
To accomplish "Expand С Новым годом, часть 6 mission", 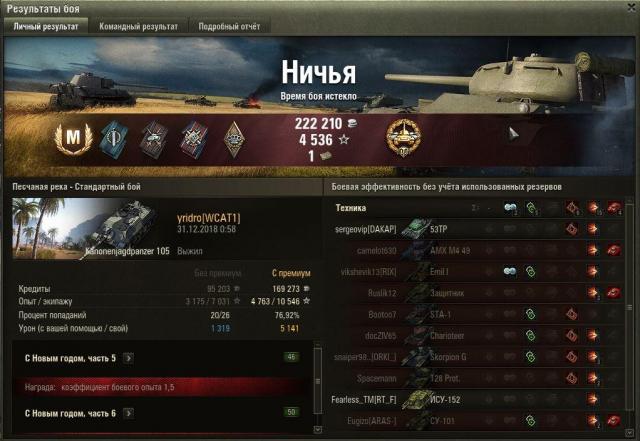I will 128,413.
